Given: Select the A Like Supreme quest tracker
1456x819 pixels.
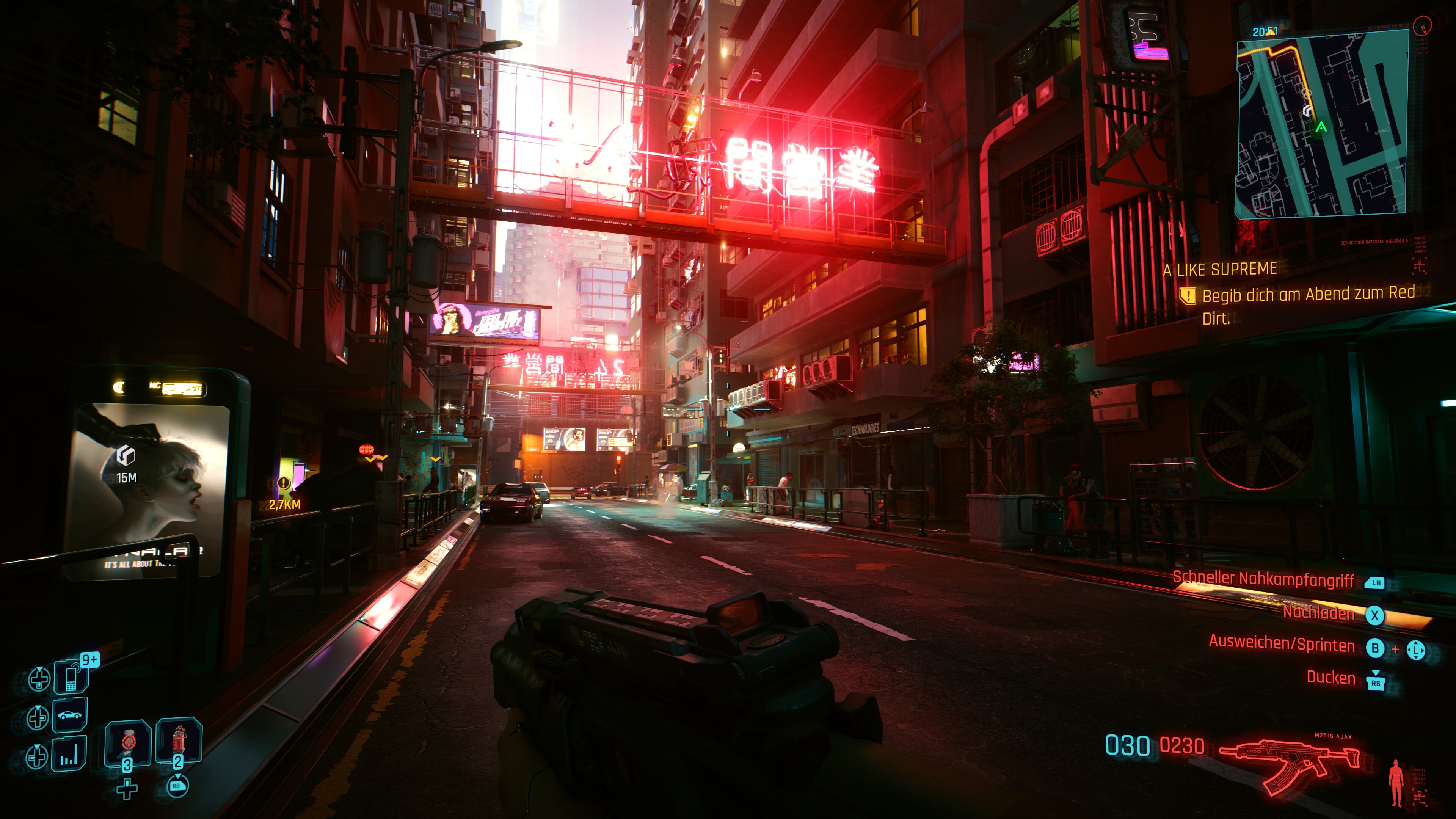Looking at the screenshot, I should click(1220, 270).
